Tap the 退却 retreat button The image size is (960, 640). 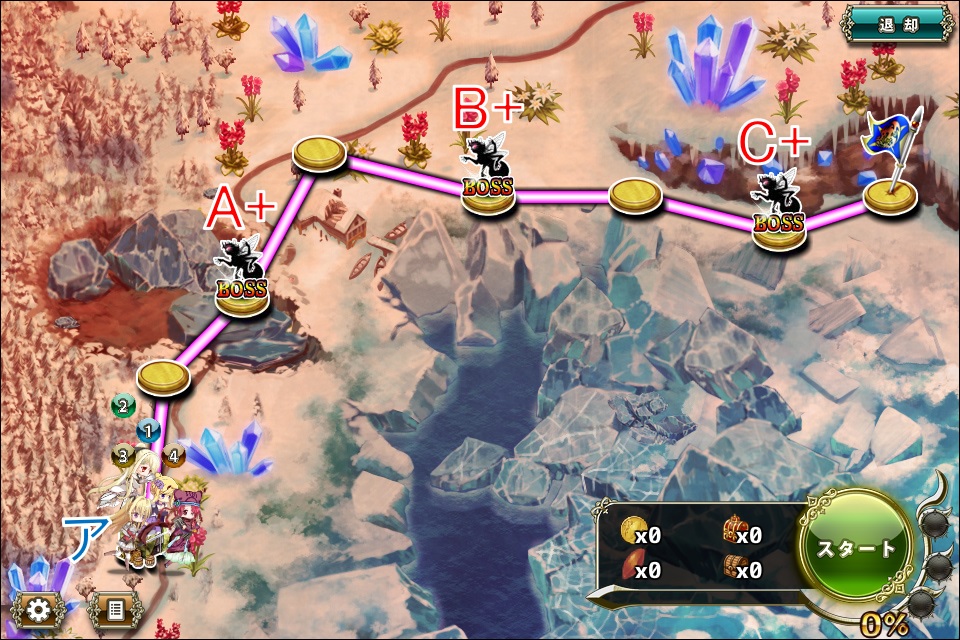[896, 23]
